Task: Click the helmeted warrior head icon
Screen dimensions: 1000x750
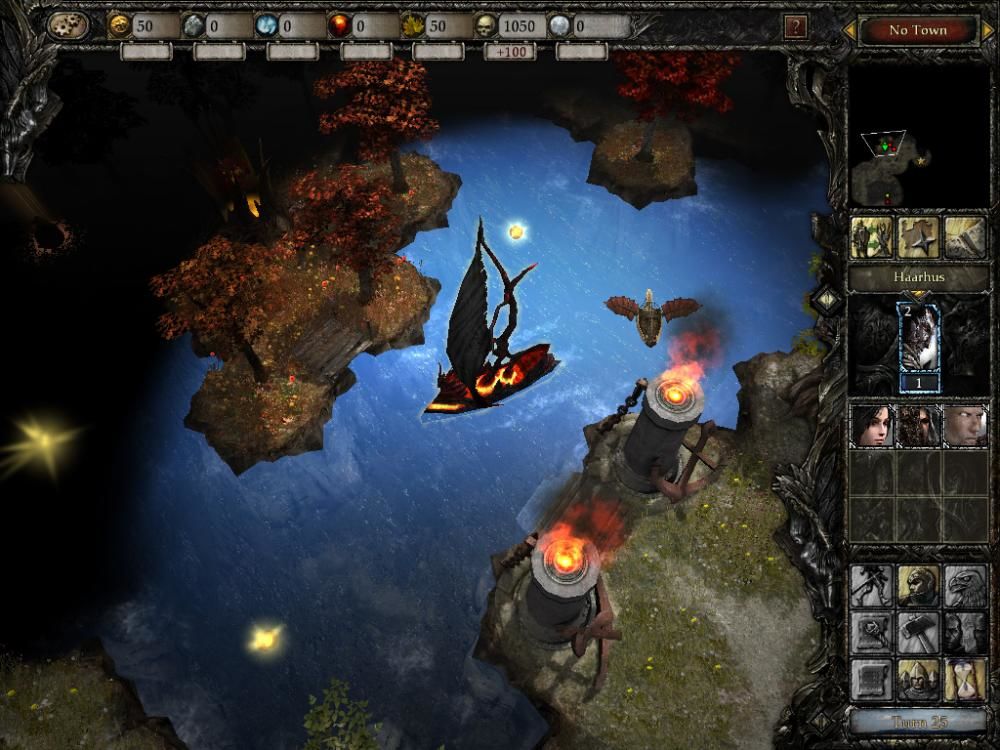Action: tap(918, 587)
